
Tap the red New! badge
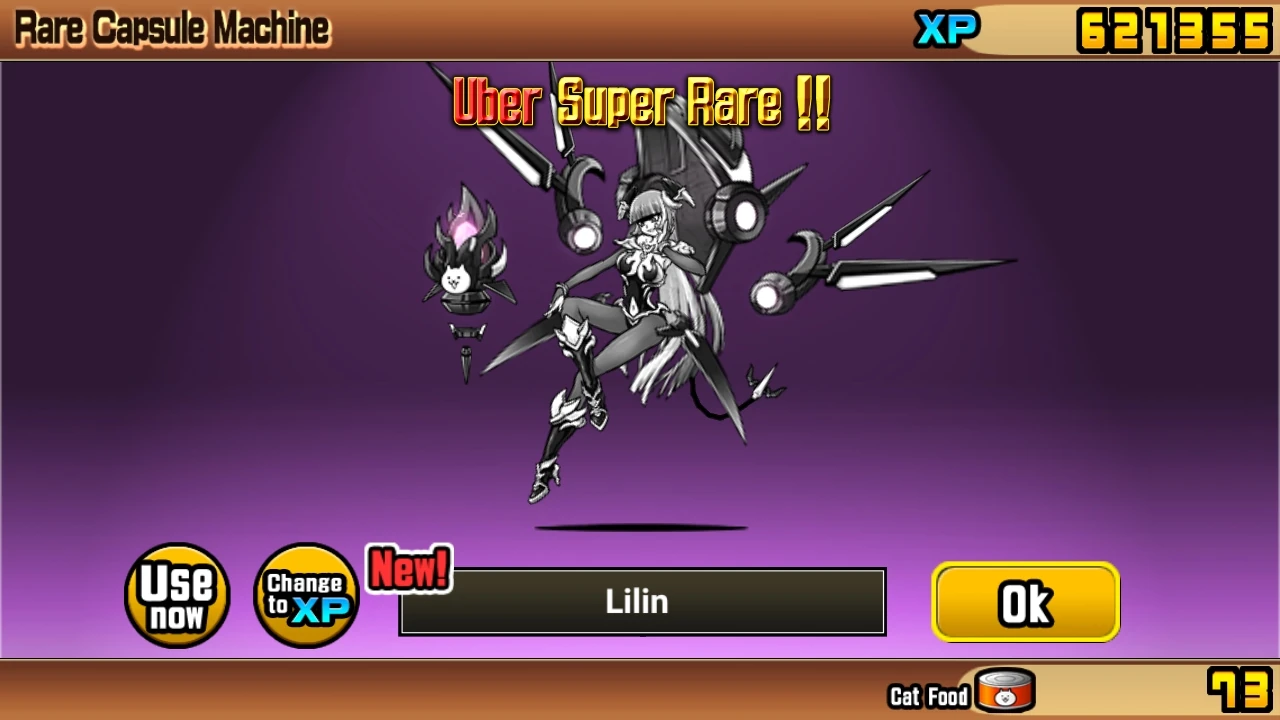point(410,571)
